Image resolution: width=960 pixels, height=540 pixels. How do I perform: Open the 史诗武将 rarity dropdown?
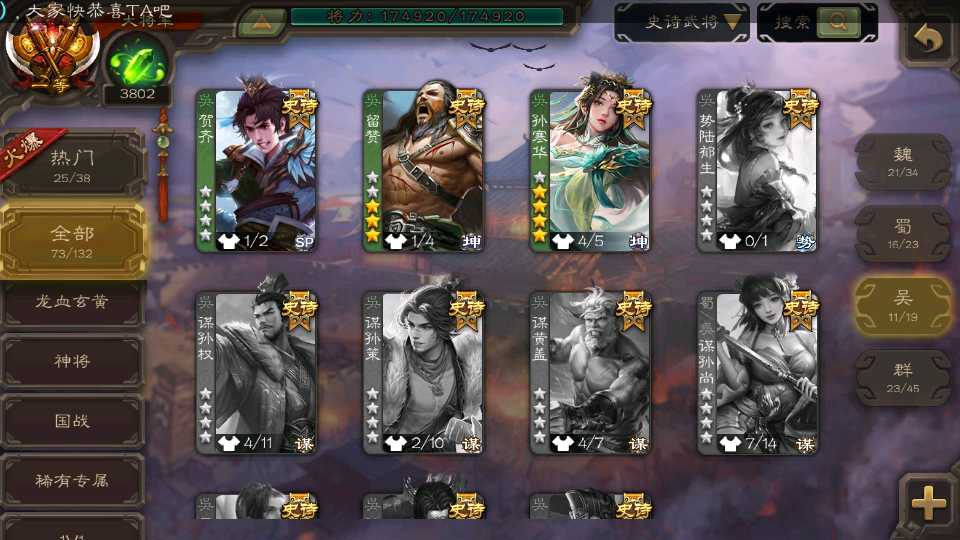(x=682, y=22)
